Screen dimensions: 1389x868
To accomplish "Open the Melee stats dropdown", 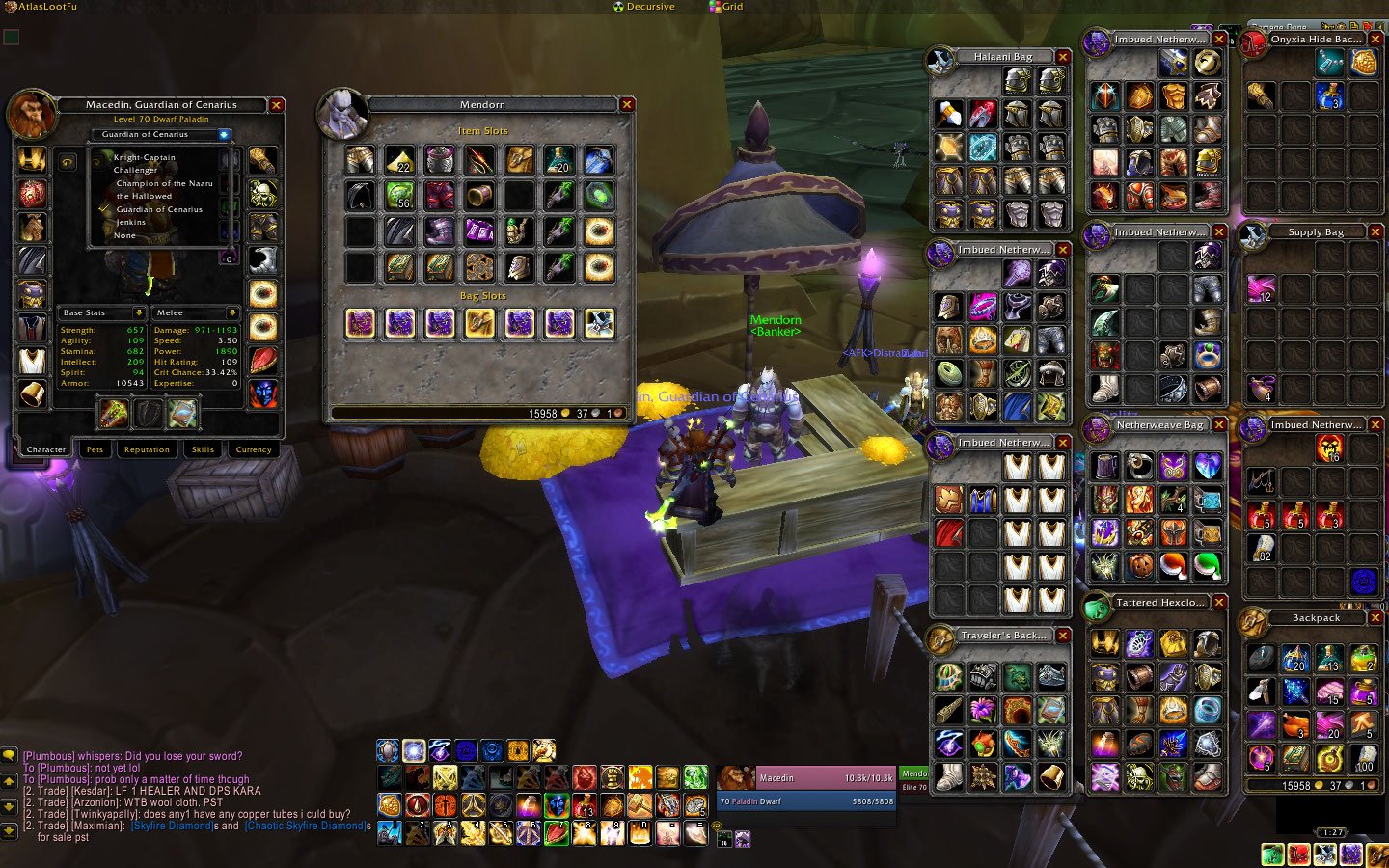I will pos(232,312).
